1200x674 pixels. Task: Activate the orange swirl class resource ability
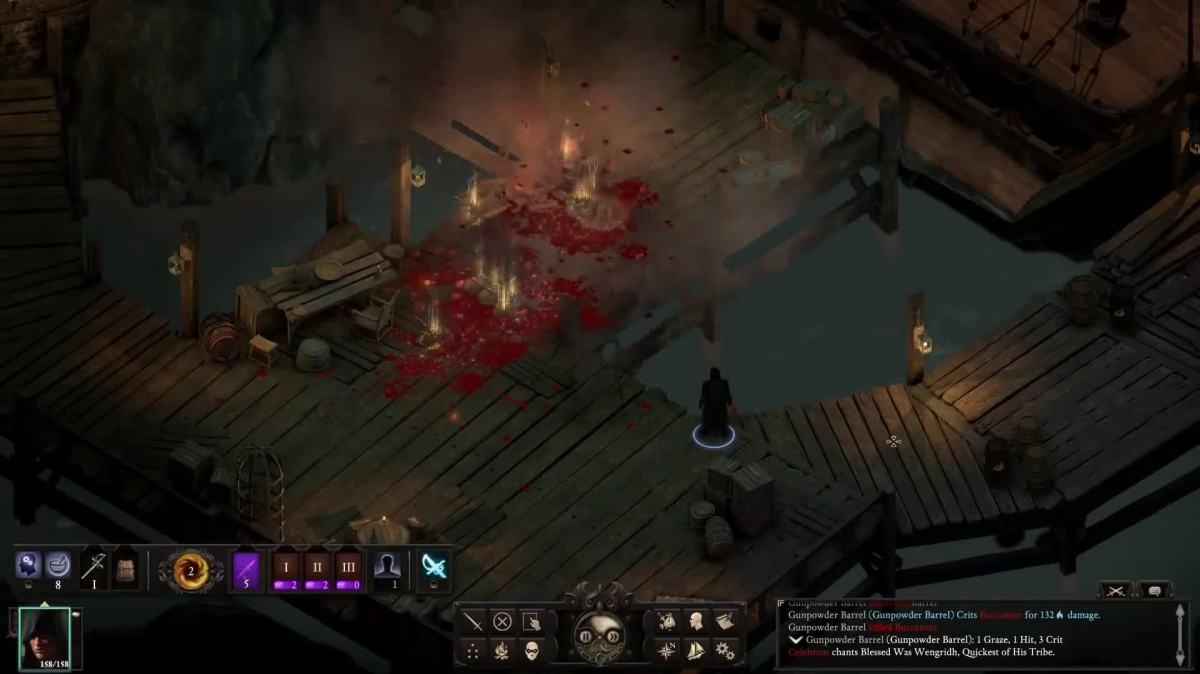190,569
